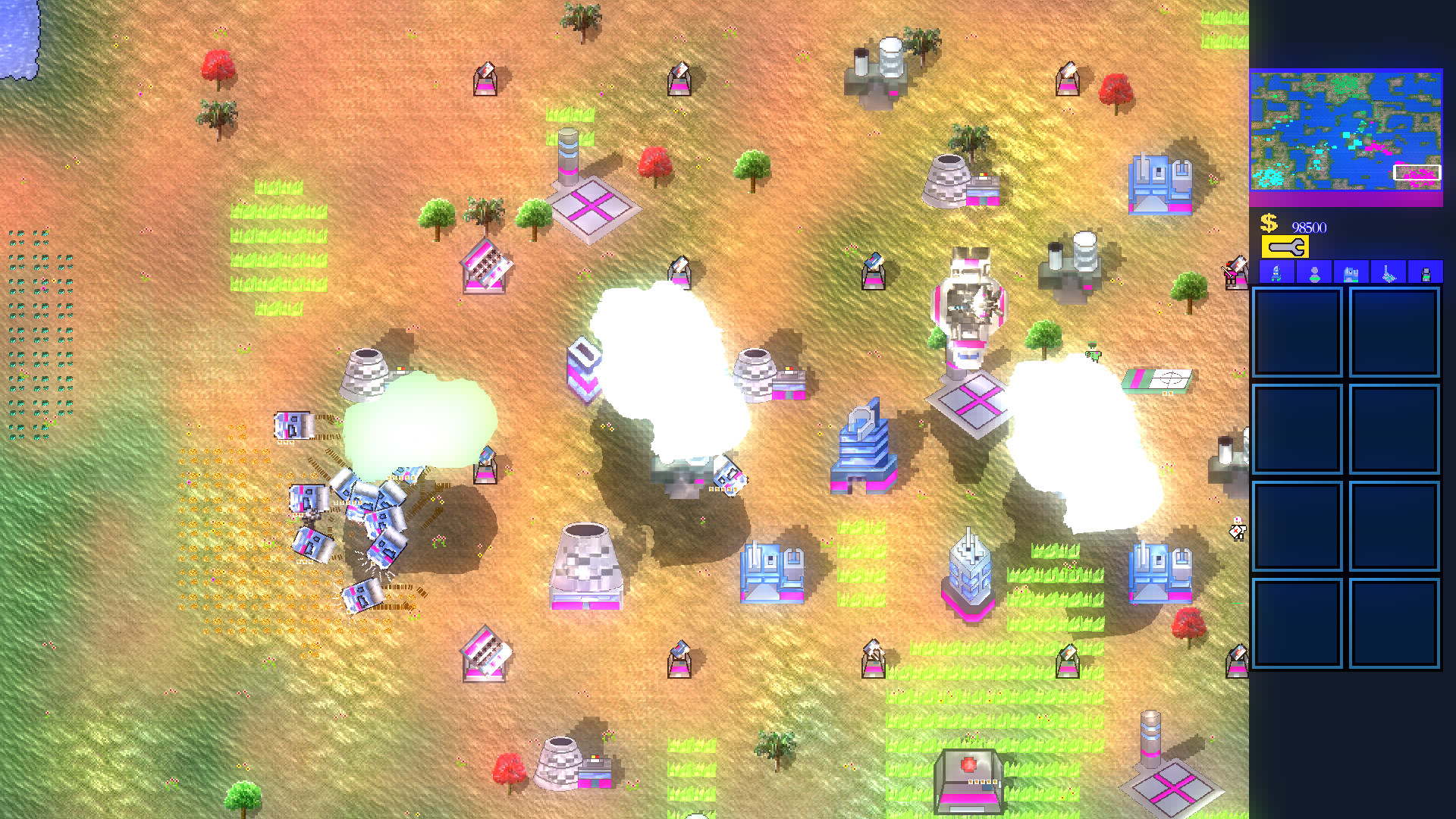Click the top-left empty build queue slot
Image resolution: width=1456 pixels, height=819 pixels.
point(1298,331)
